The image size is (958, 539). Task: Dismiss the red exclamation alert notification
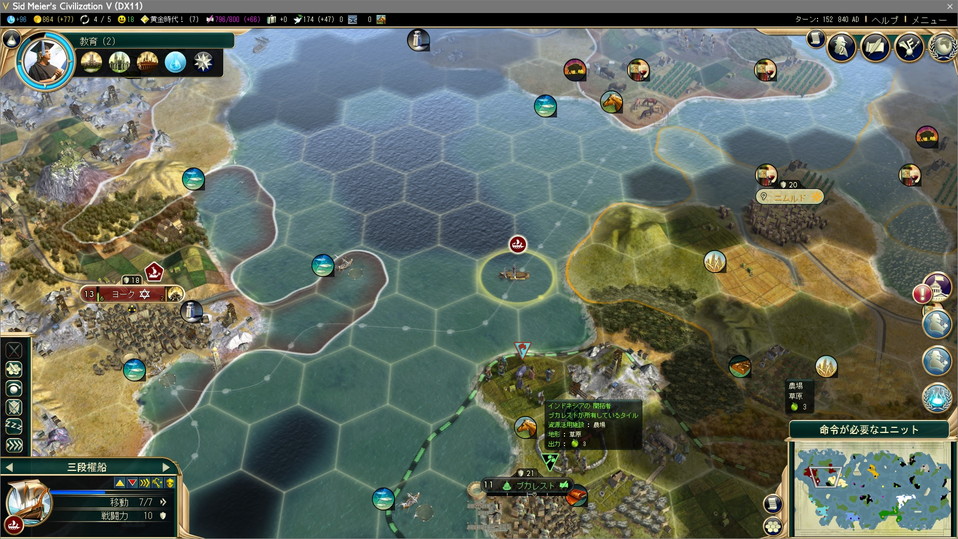[x=924, y=293]
